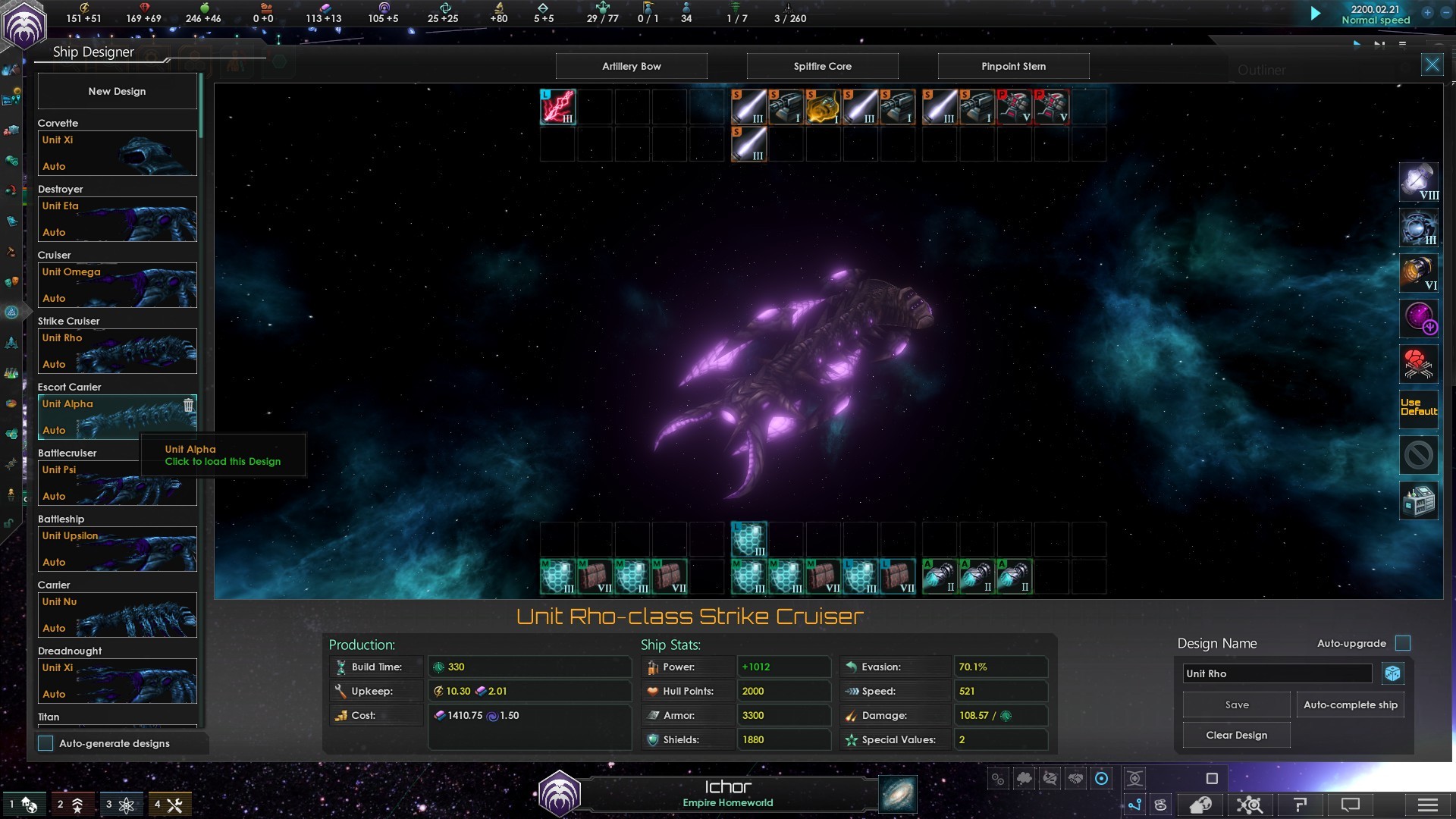The image size is (1456, 819).
Task: Start a New Design
Action: (117, 91)
